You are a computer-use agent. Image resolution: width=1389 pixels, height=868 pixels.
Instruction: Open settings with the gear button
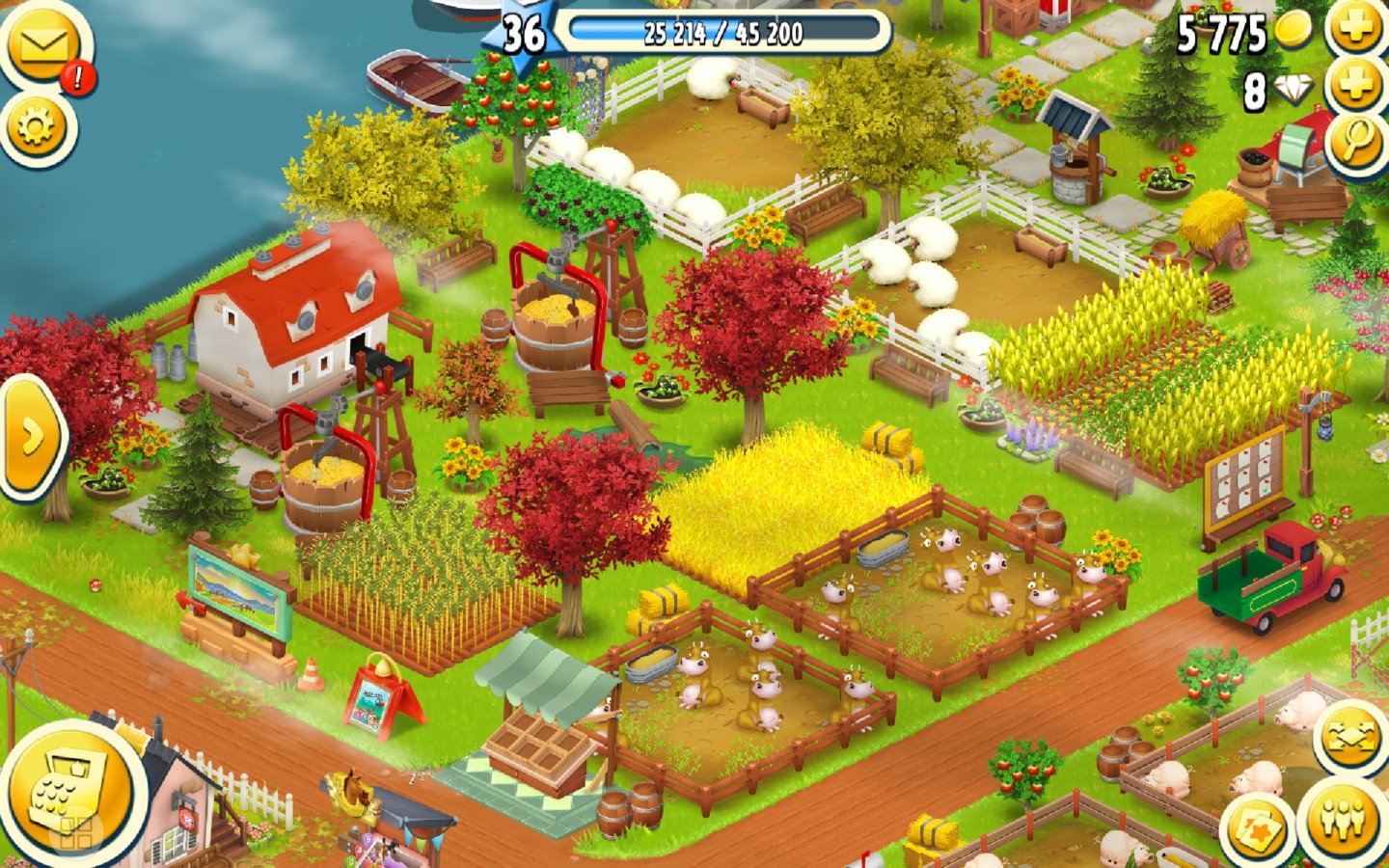pos(37,126)
